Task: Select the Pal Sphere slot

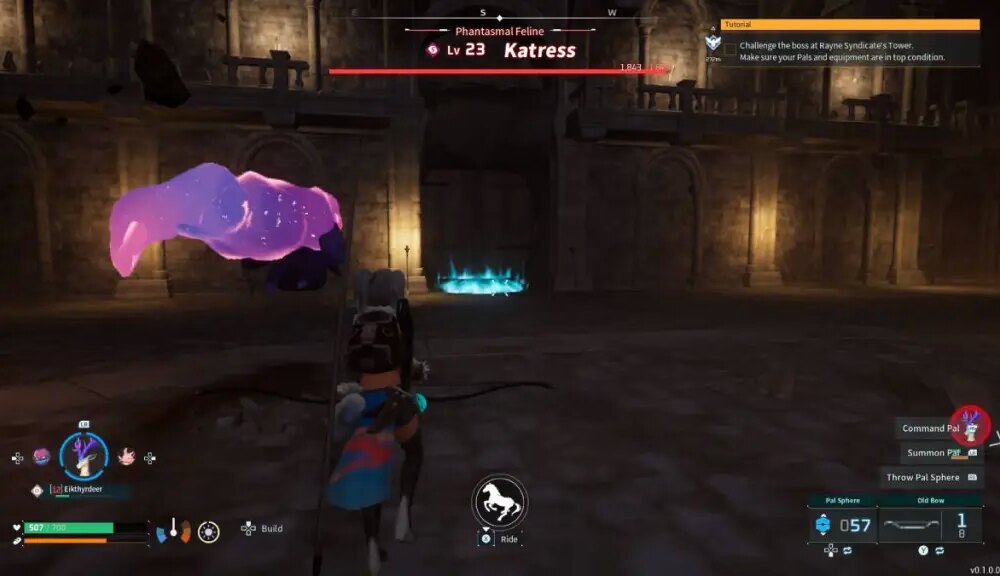Action: pyautogui.click(x=842, y=524)
